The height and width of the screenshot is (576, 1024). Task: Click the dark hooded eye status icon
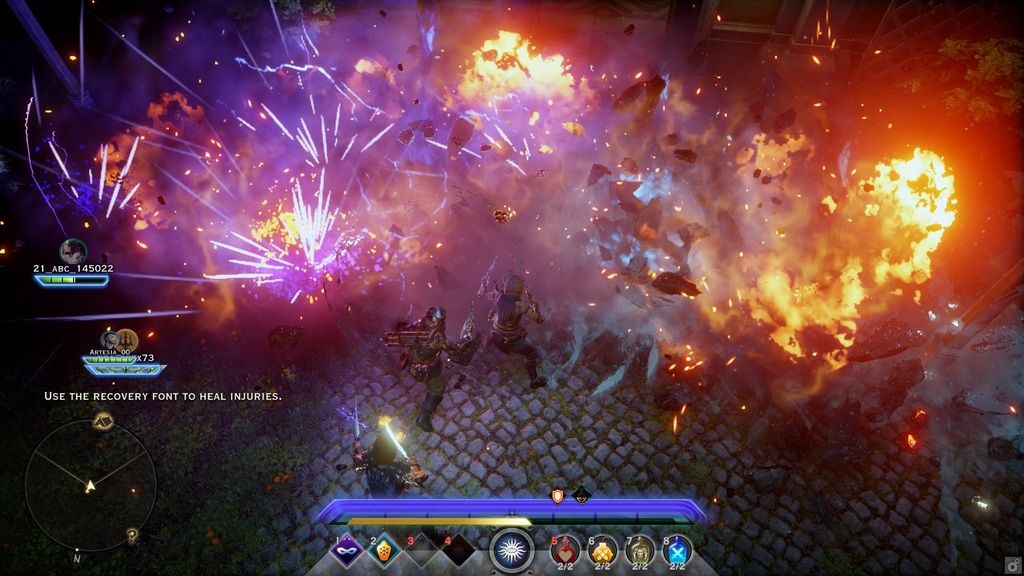(x=580, y=494)
